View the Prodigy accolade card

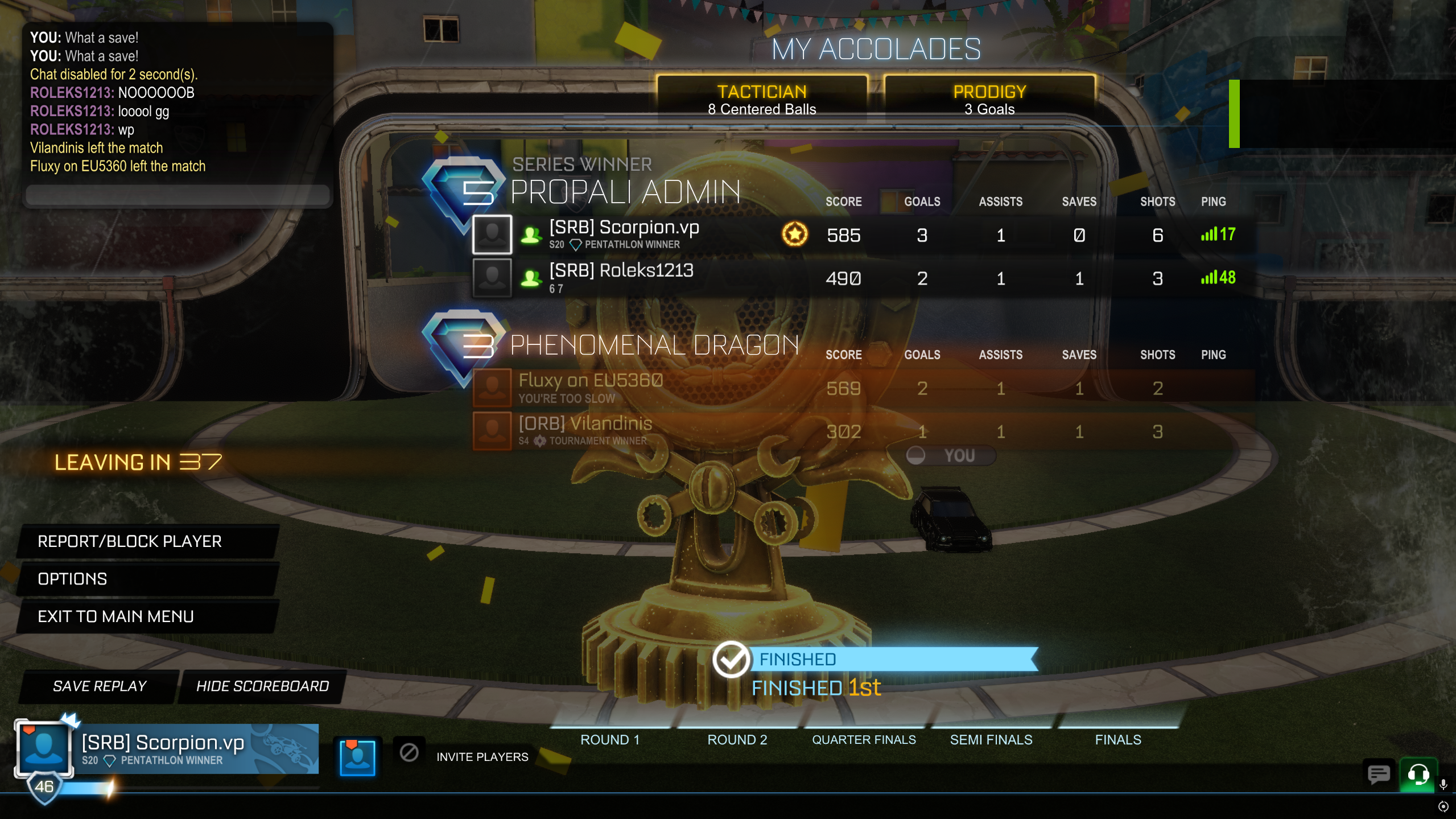[989, 100]
